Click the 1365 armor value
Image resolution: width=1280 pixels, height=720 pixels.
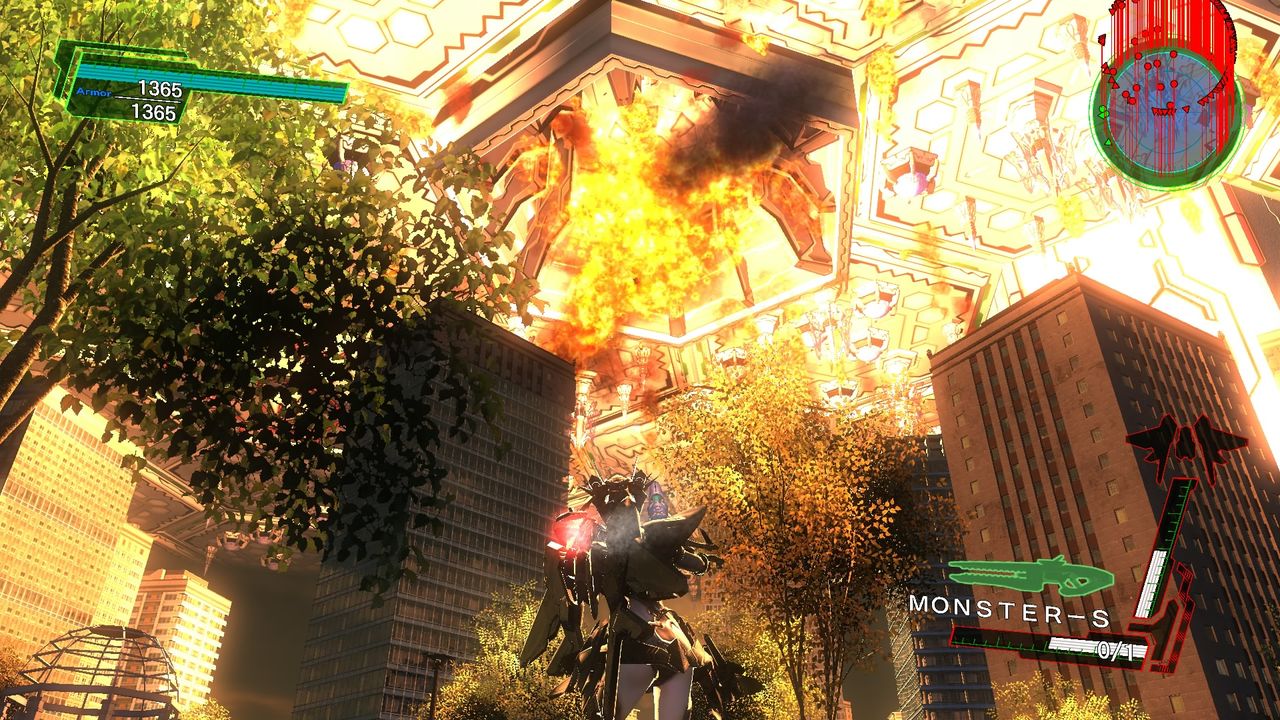[160, 87]
